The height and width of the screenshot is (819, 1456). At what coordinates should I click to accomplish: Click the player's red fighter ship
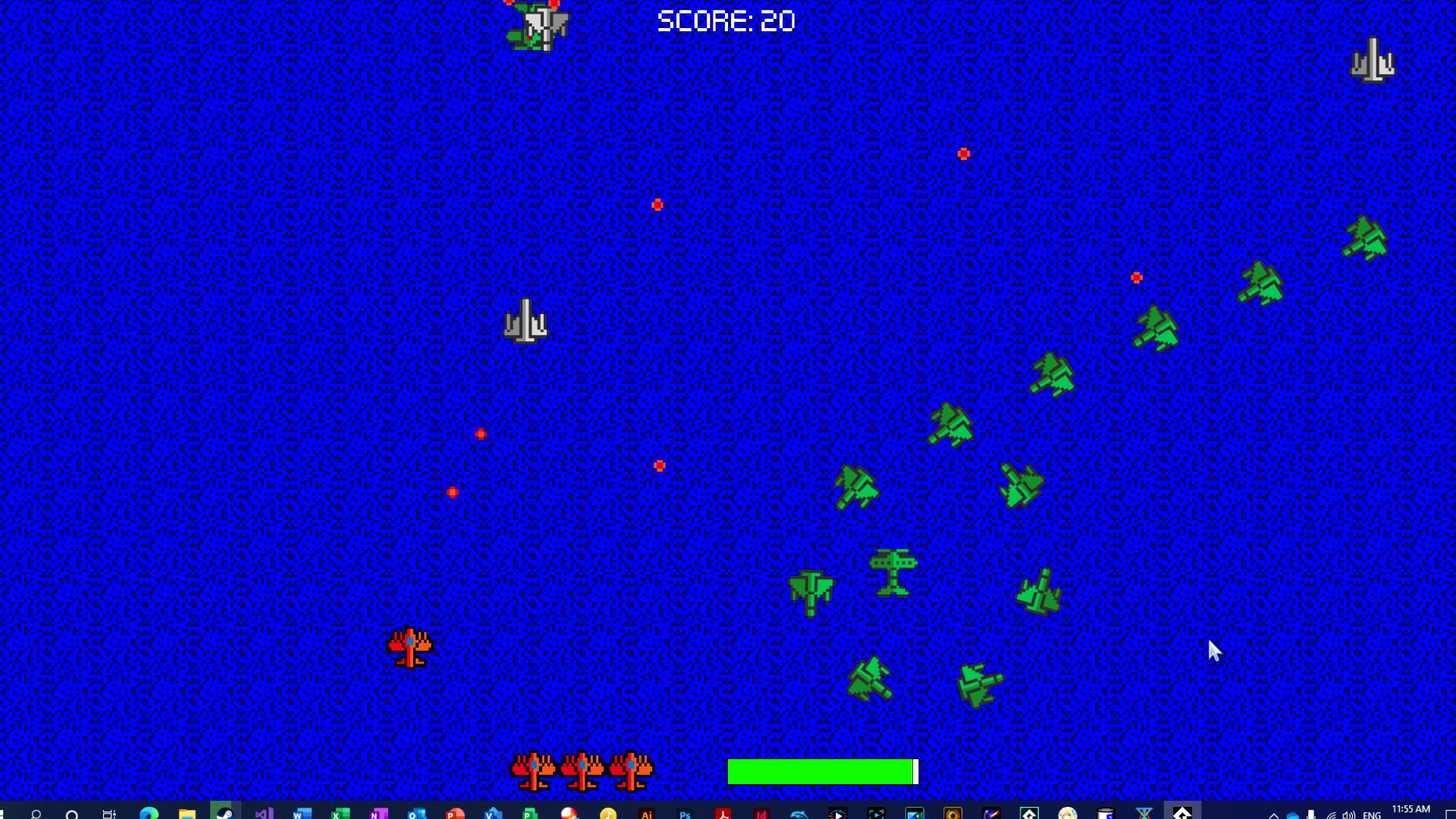tap(409, 648)
